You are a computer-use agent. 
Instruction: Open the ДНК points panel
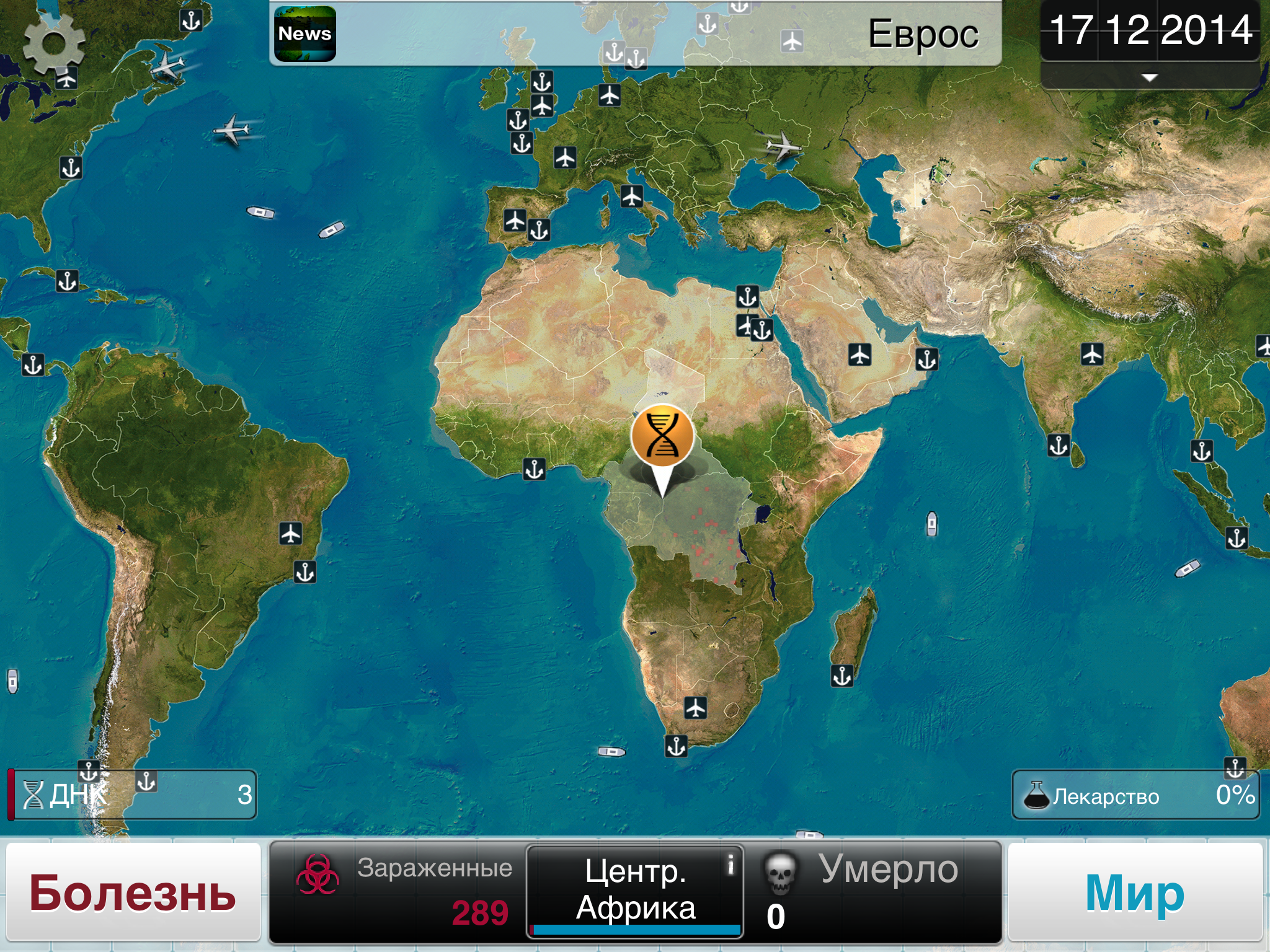coord(133,795)
